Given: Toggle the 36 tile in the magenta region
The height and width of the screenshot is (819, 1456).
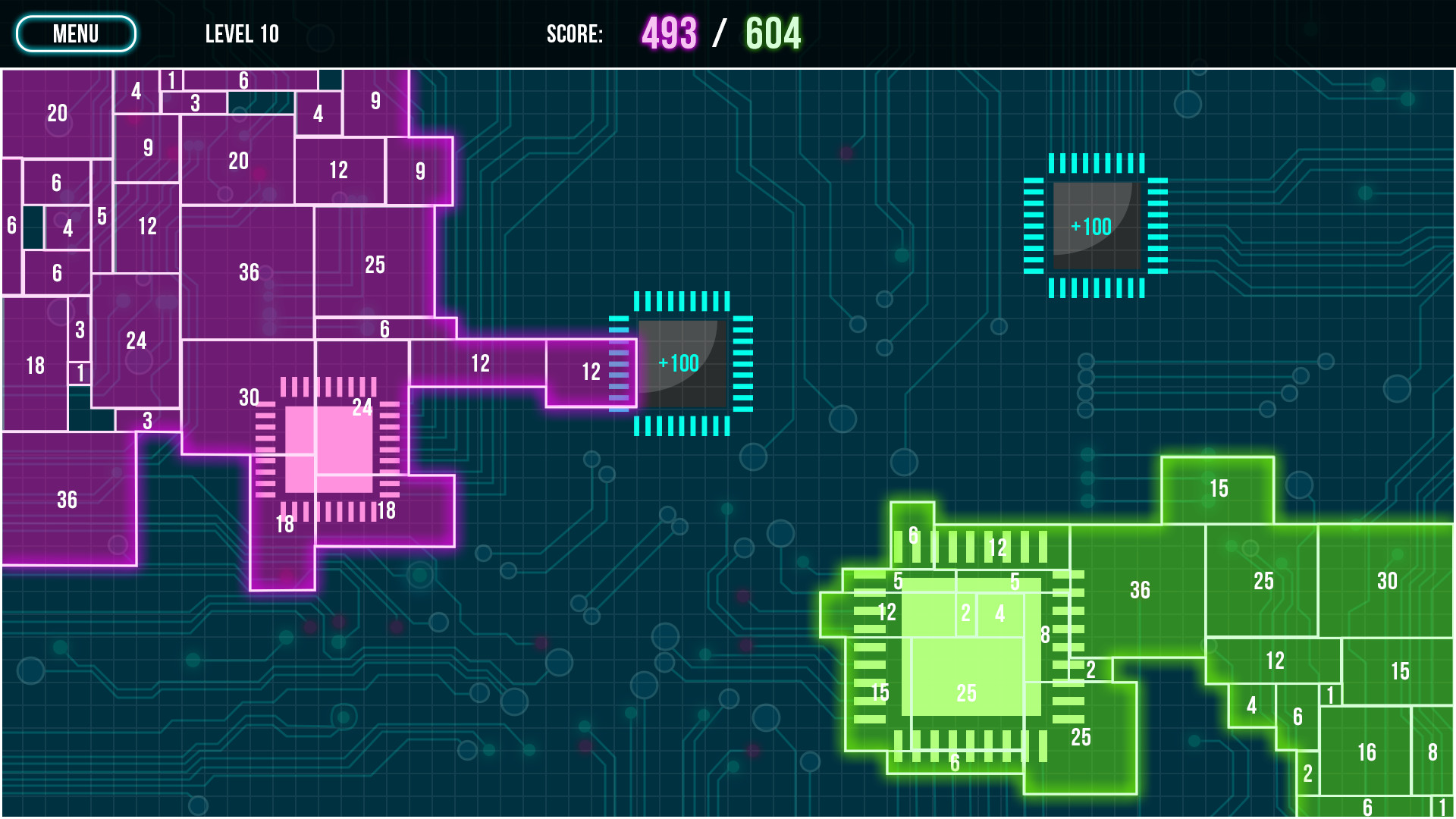Looking at the screenshot, I should tap(249, 271).
